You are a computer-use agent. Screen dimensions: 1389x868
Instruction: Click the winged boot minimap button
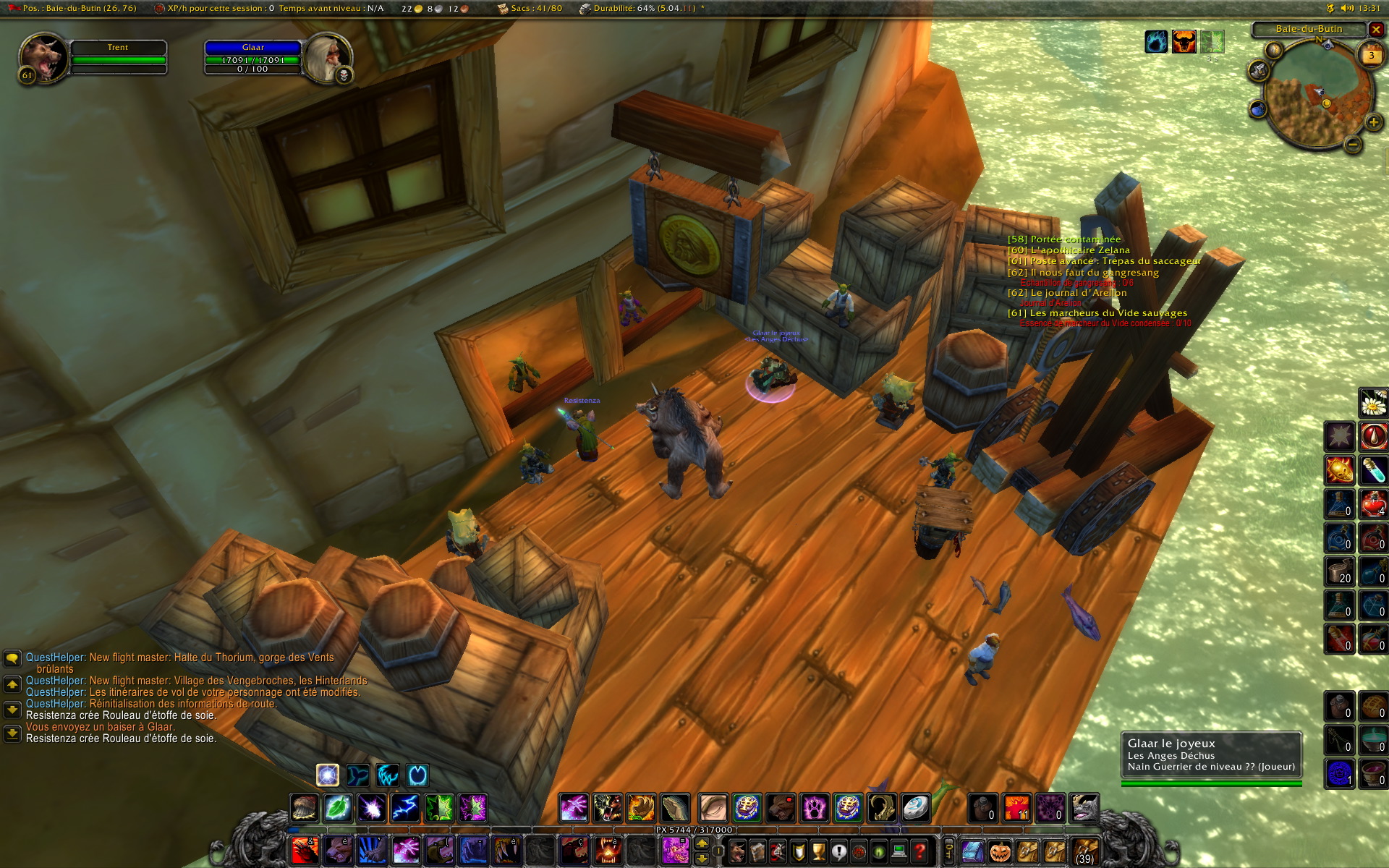click(1260, 70)
